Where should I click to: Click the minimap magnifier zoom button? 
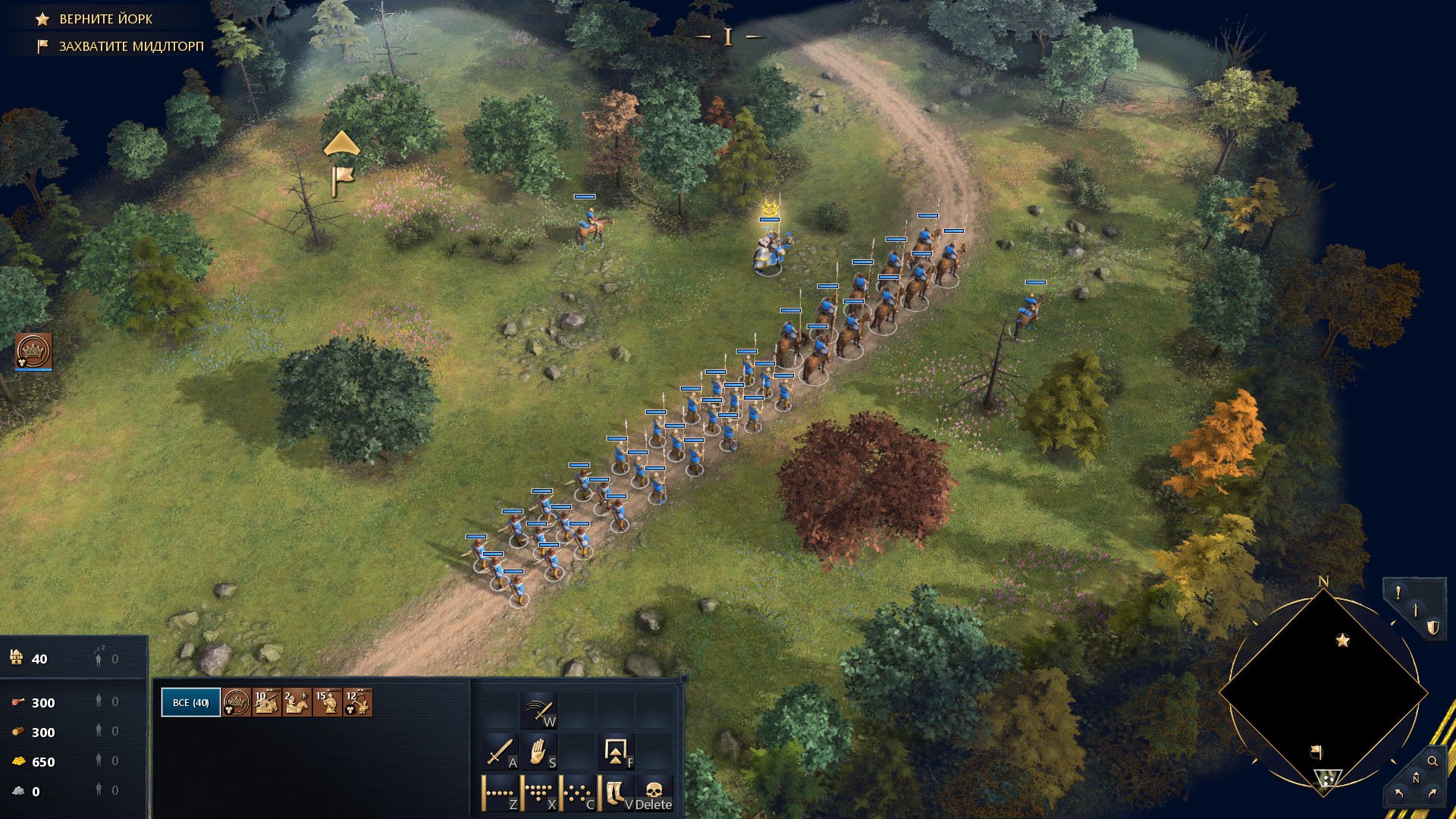[x=1432, y=761]
